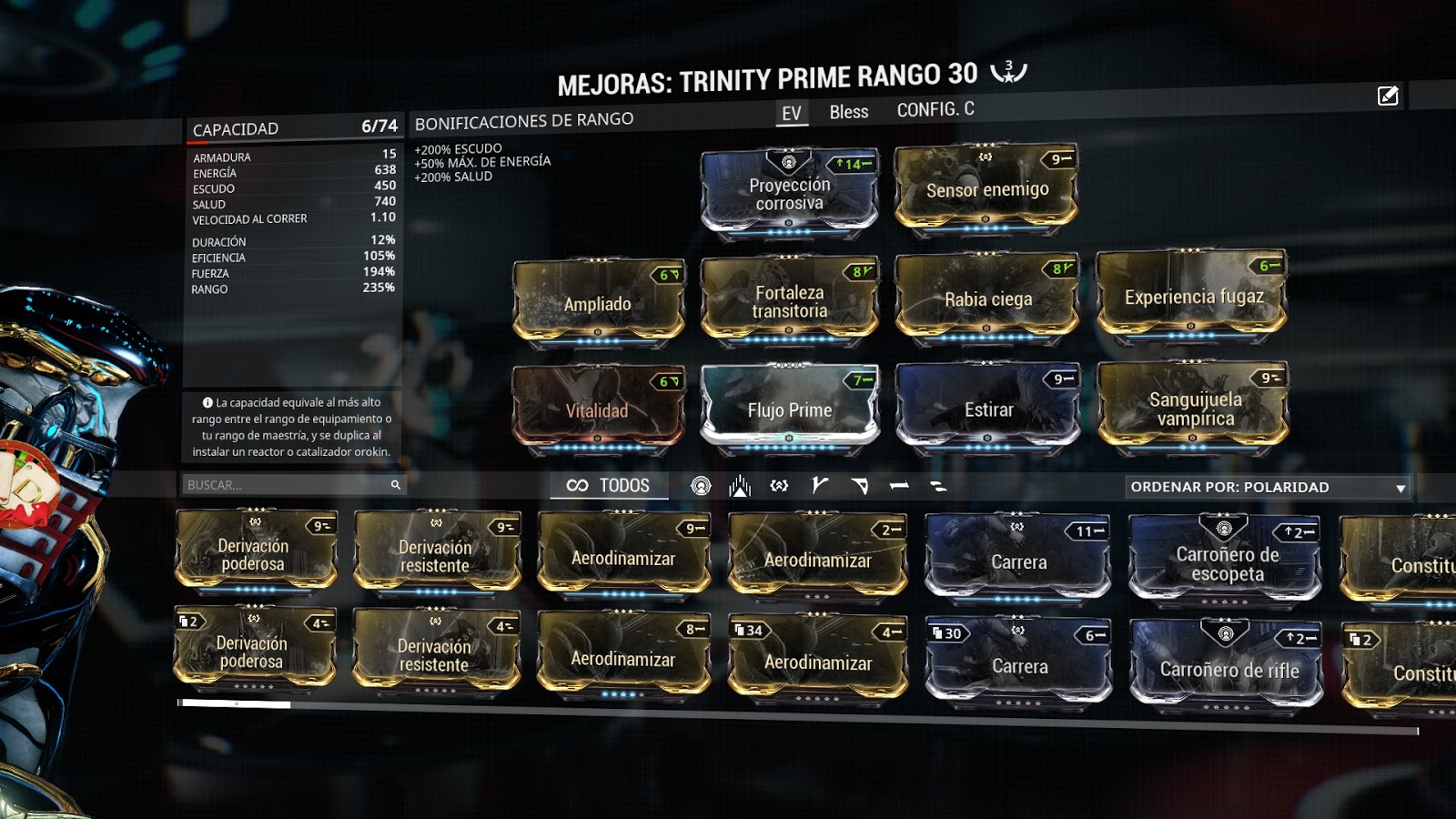Select the Aura polarity filter icon
1456x819 pixels.
[x=701, y=485]
